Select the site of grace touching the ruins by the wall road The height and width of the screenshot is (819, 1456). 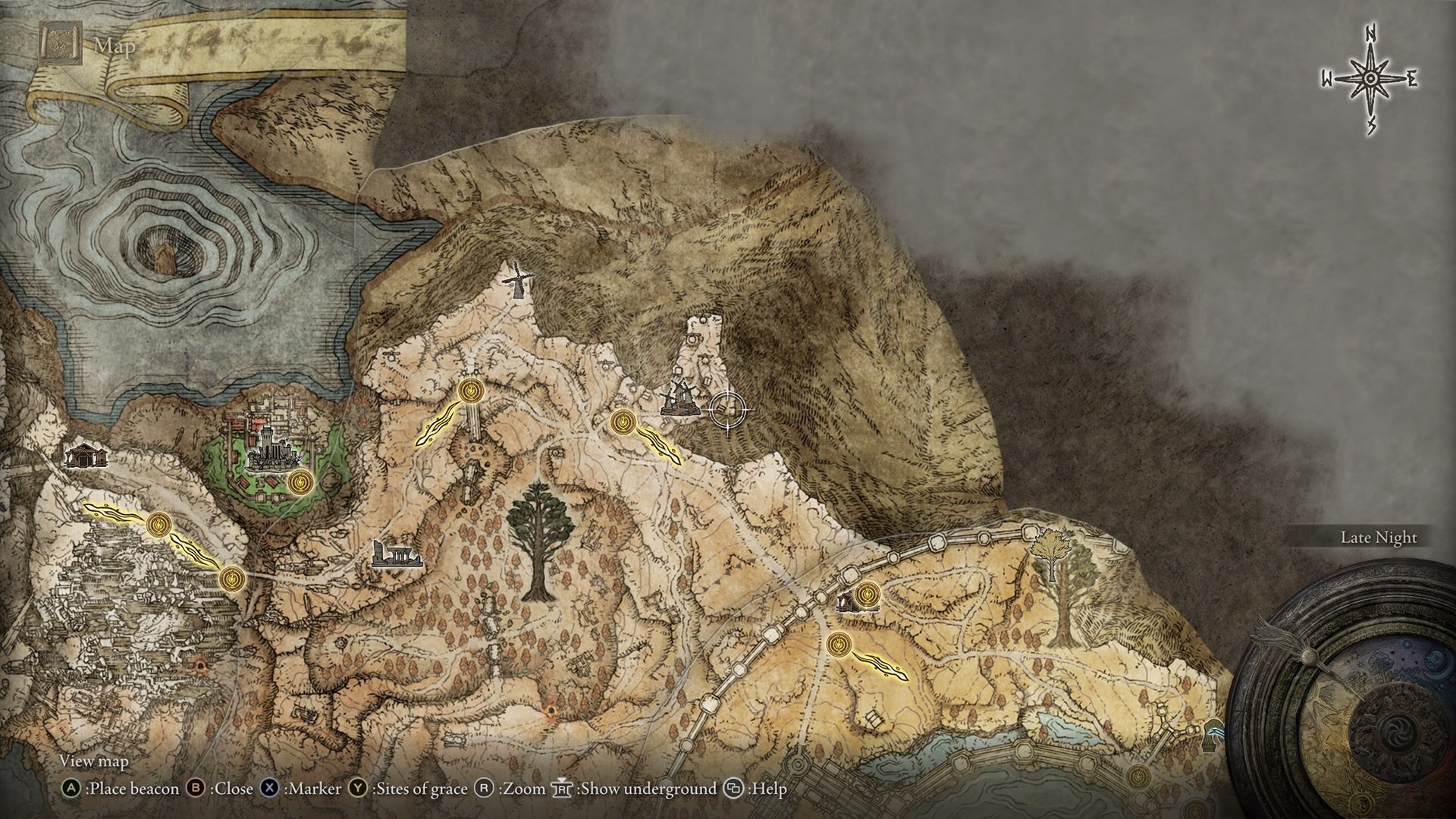pos(867,593)
